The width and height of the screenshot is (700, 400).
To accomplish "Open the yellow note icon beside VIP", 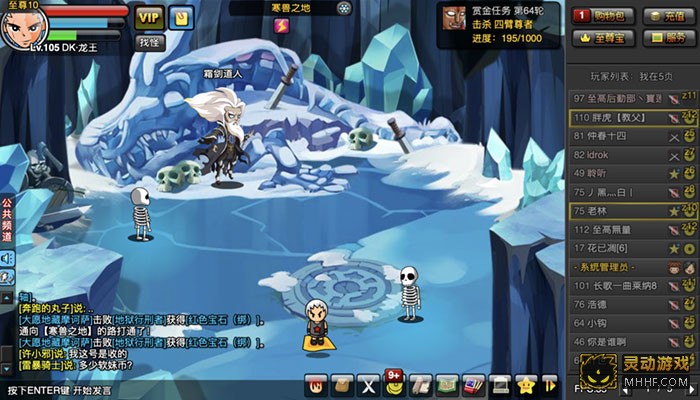I will point(180,17).
